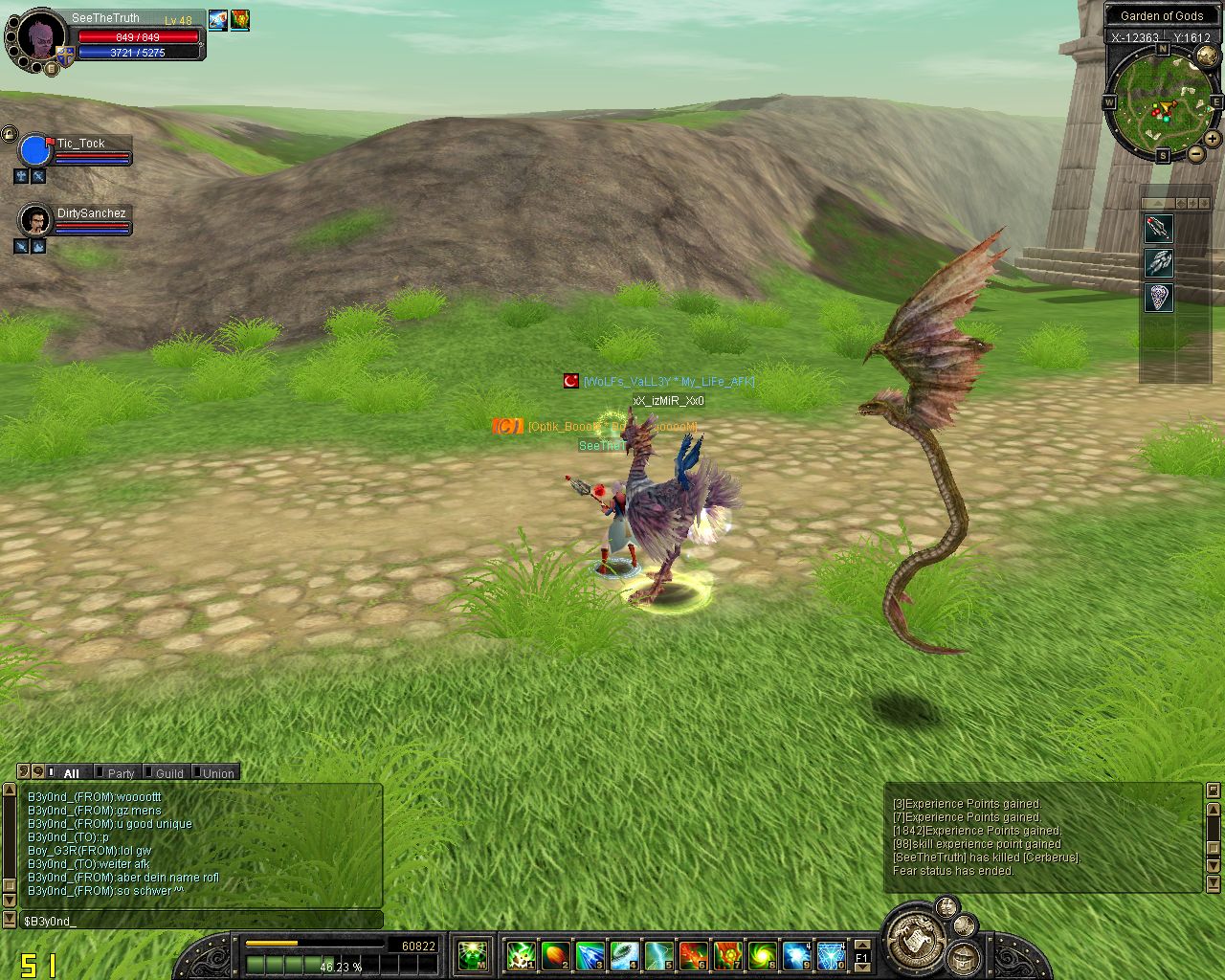Screen dimensions: 1225x980
Task: Switch to the Party chat tab
Action: click(x=120, y=773)
